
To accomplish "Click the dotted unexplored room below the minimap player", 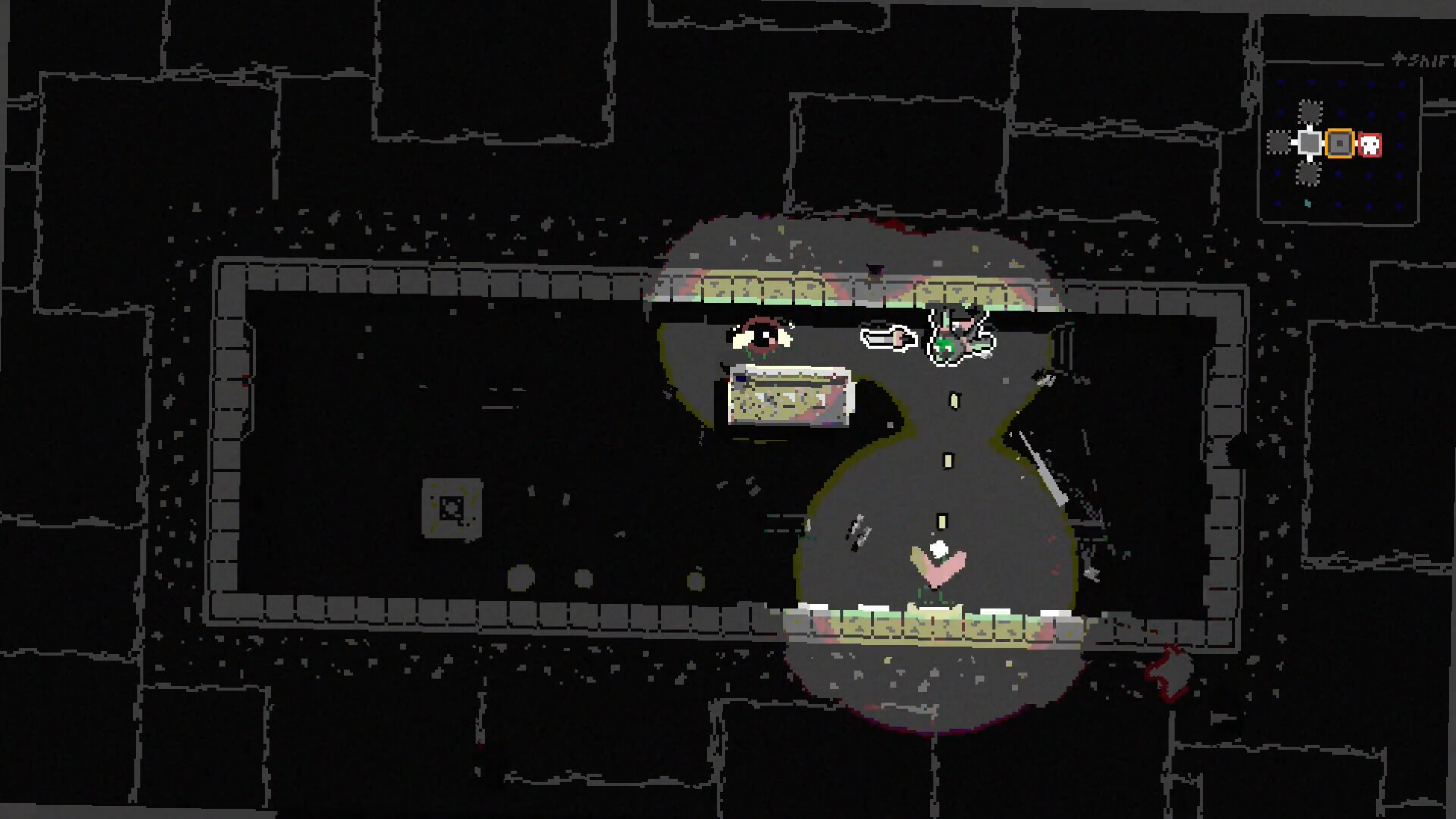I will tap(1309, 173).
